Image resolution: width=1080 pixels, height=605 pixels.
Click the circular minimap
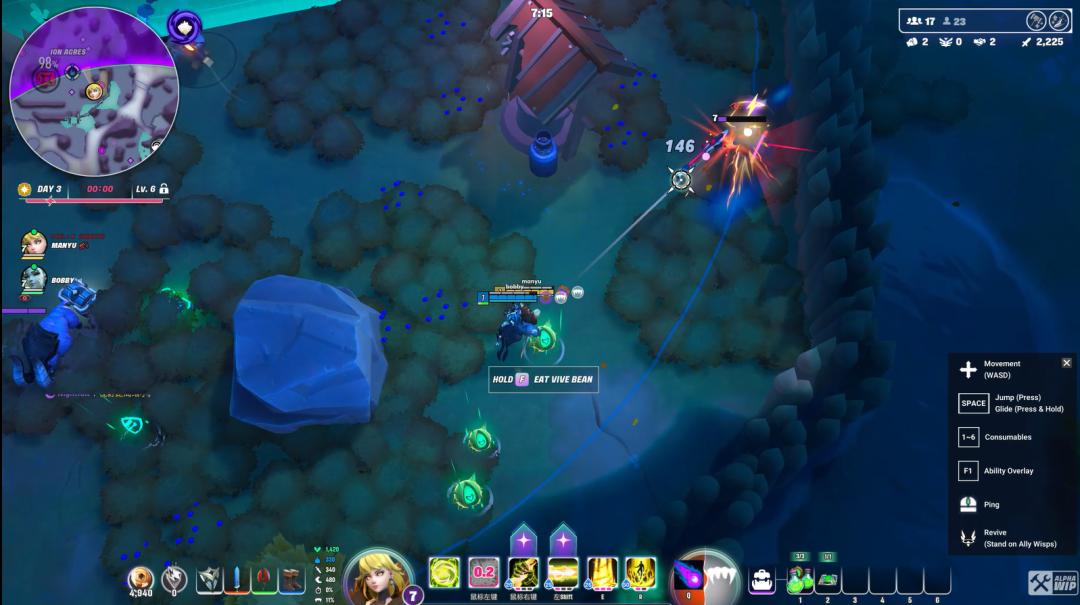pyautogui.click(x=93, y=92)
